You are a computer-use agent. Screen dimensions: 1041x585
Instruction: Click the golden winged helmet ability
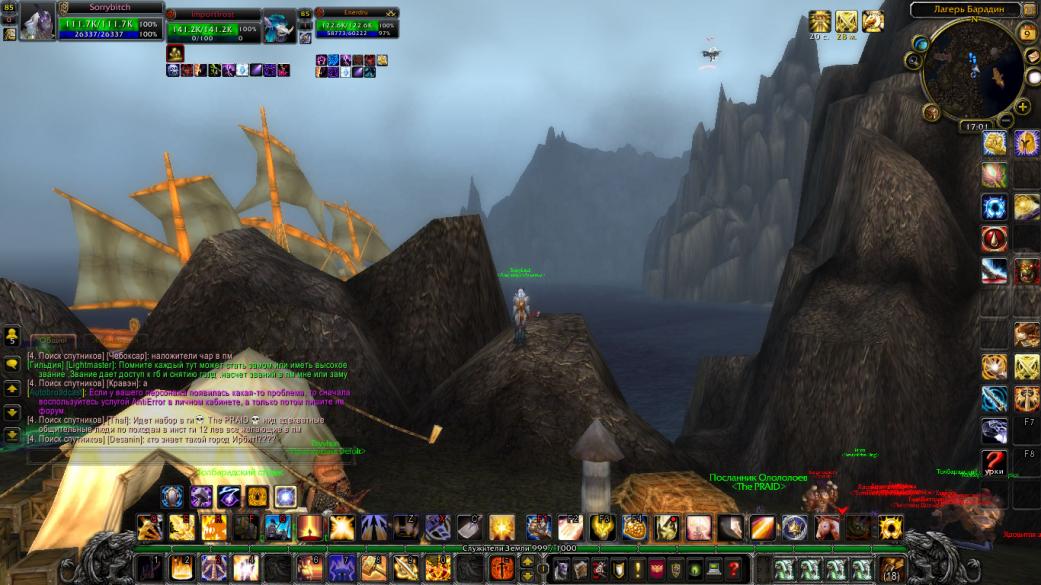[x=1027, y=142]
